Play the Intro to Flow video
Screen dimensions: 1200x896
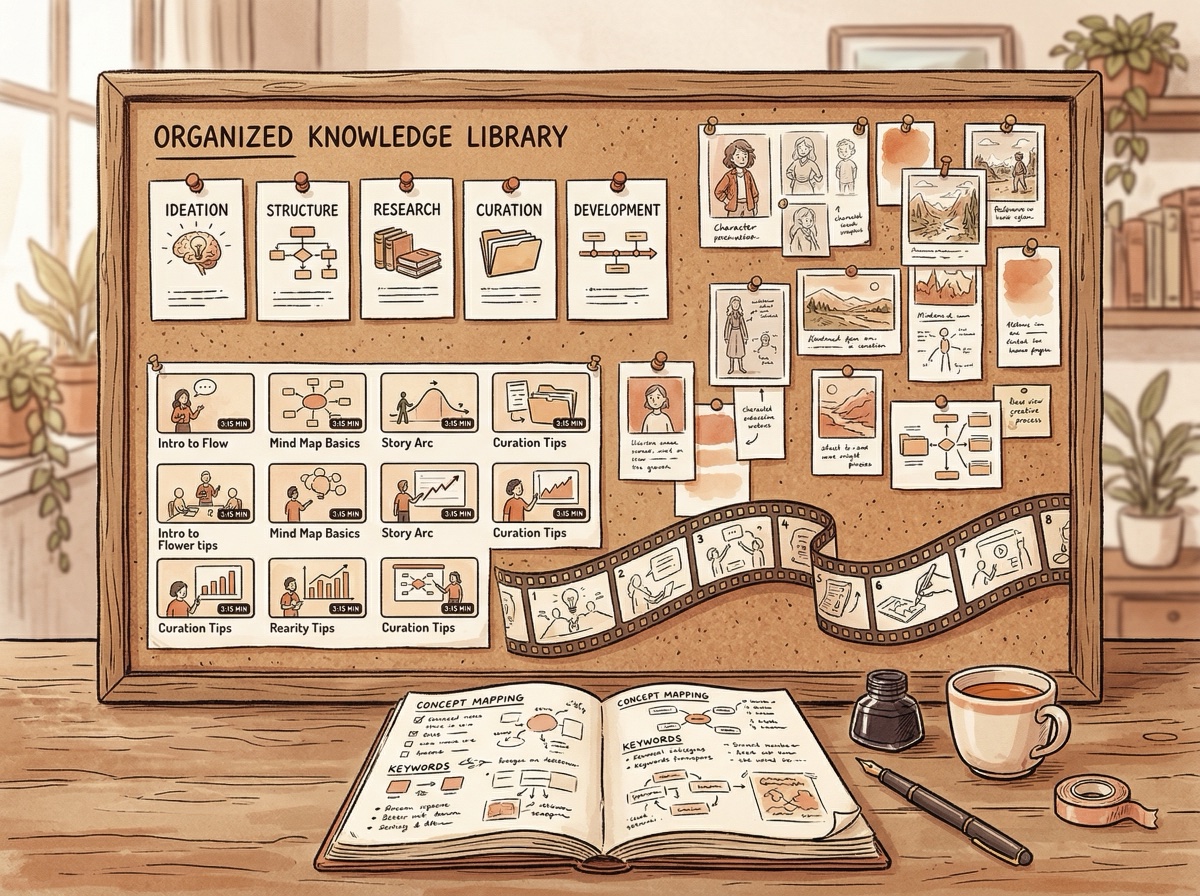click(x=206, y=401)
